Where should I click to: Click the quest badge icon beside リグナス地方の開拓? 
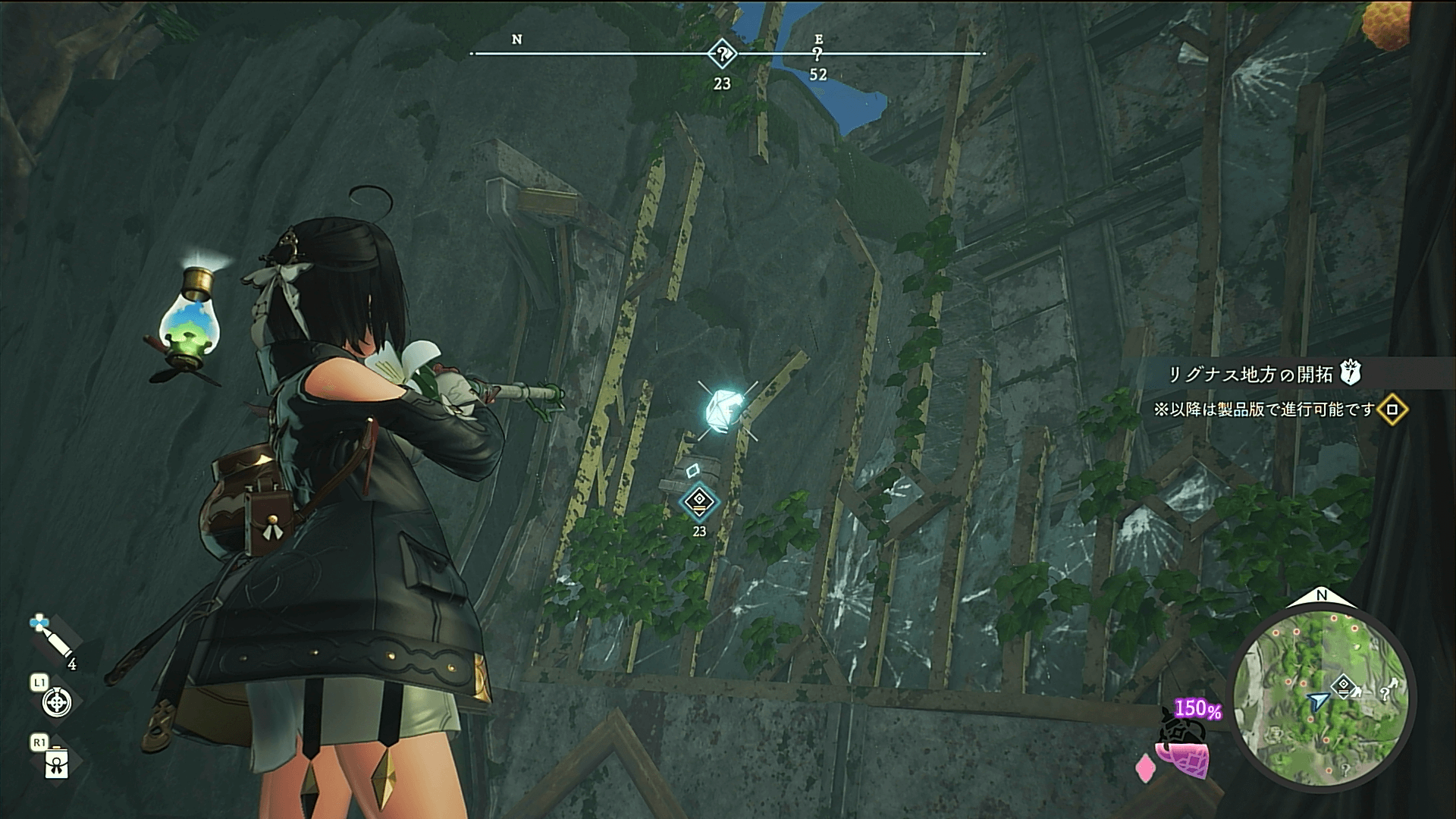[x=1351, y=372]
